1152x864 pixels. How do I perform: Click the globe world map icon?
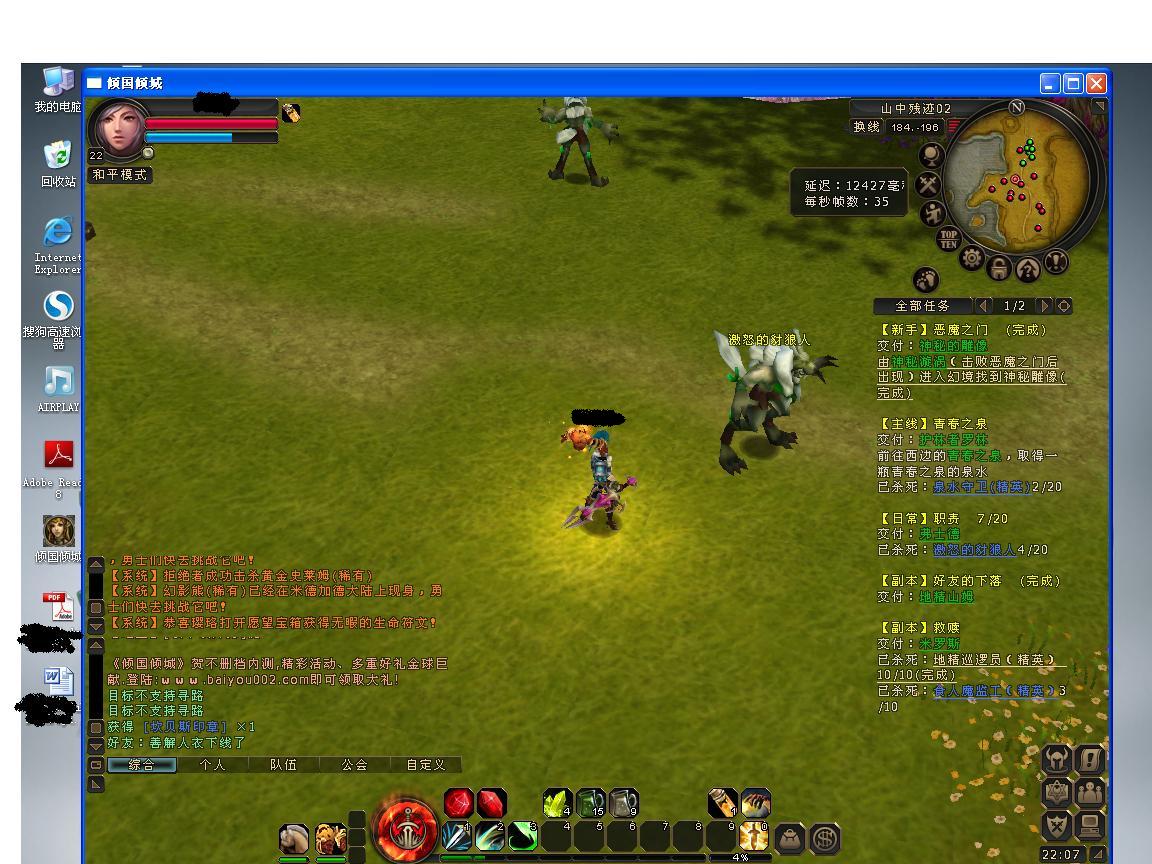(x=932, y=155)
